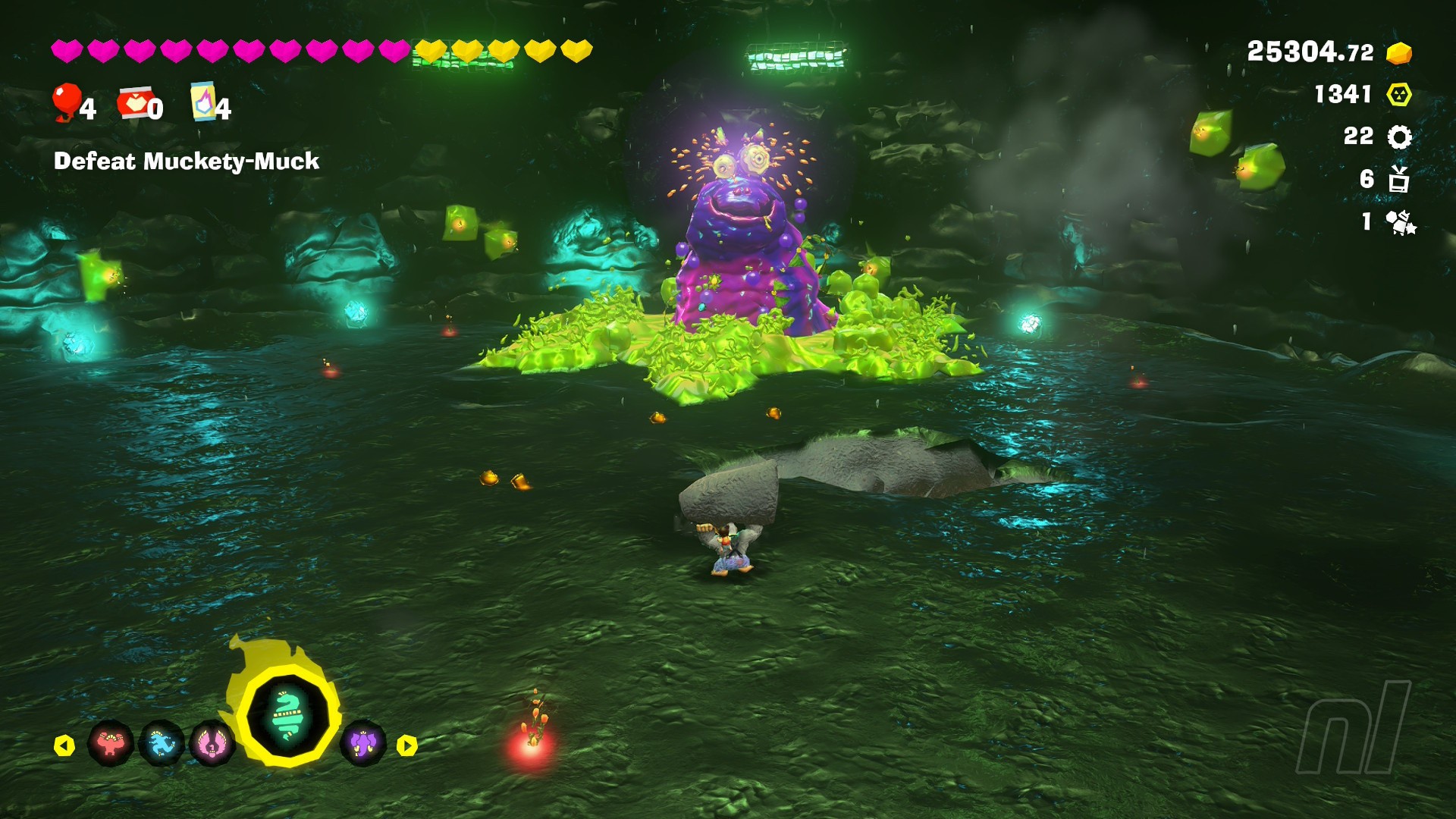Select the red balloon item icon
Image resolution: width=1456 pixels, height=819 pixels.
pos(67,102)
